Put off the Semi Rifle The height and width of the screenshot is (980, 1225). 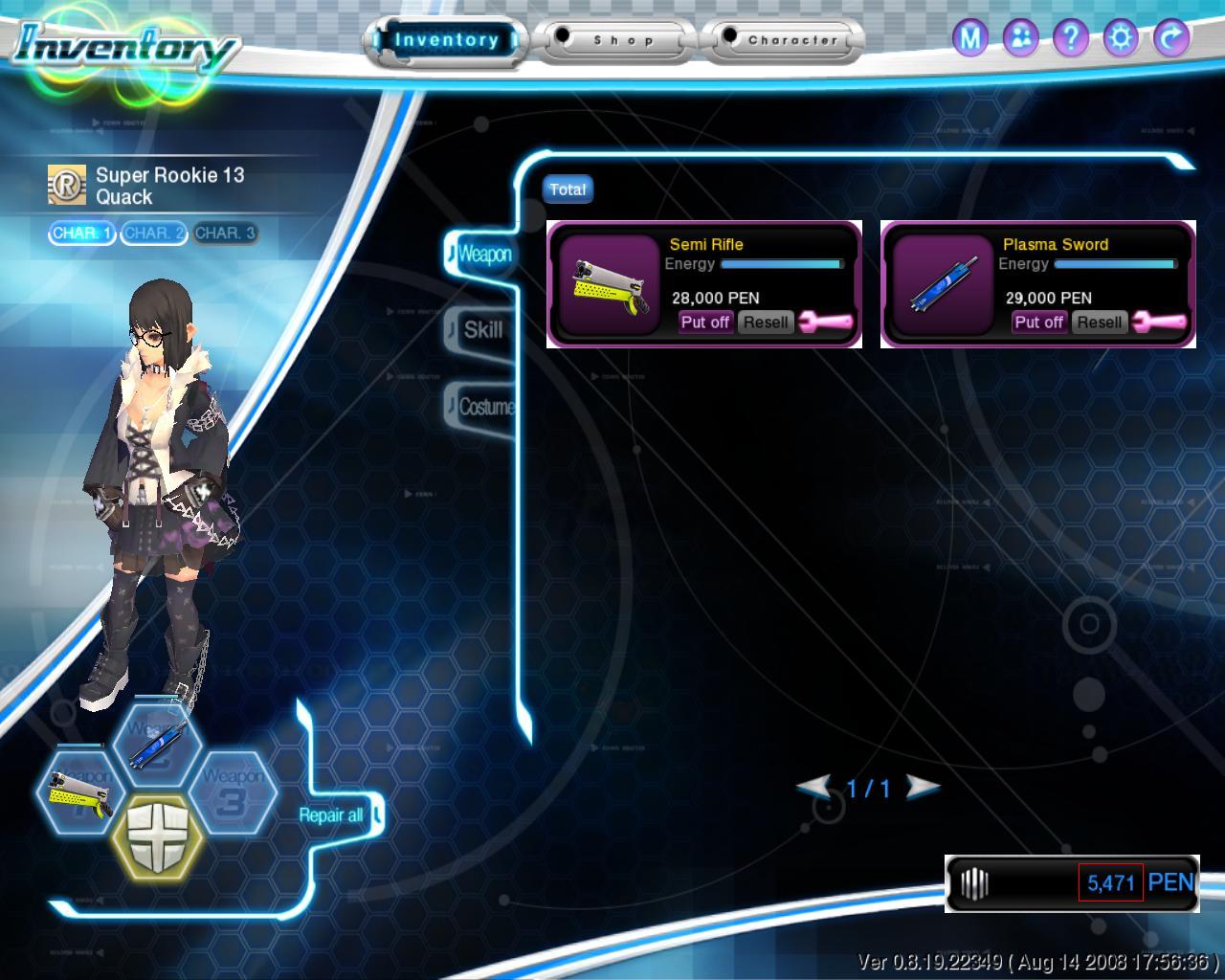click(705, 323)
